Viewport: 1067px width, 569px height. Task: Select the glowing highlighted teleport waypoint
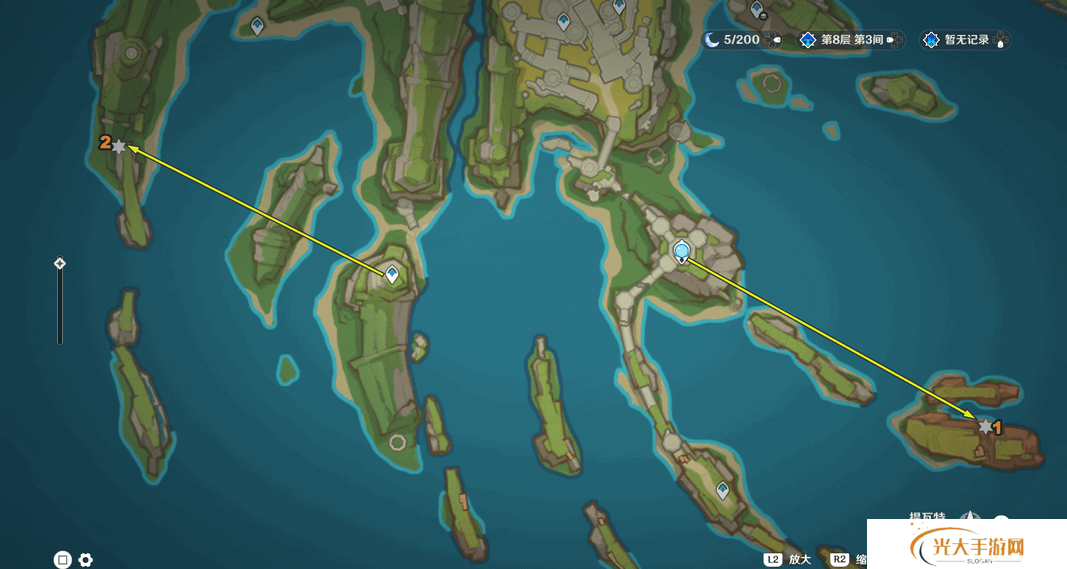point(683,250)
